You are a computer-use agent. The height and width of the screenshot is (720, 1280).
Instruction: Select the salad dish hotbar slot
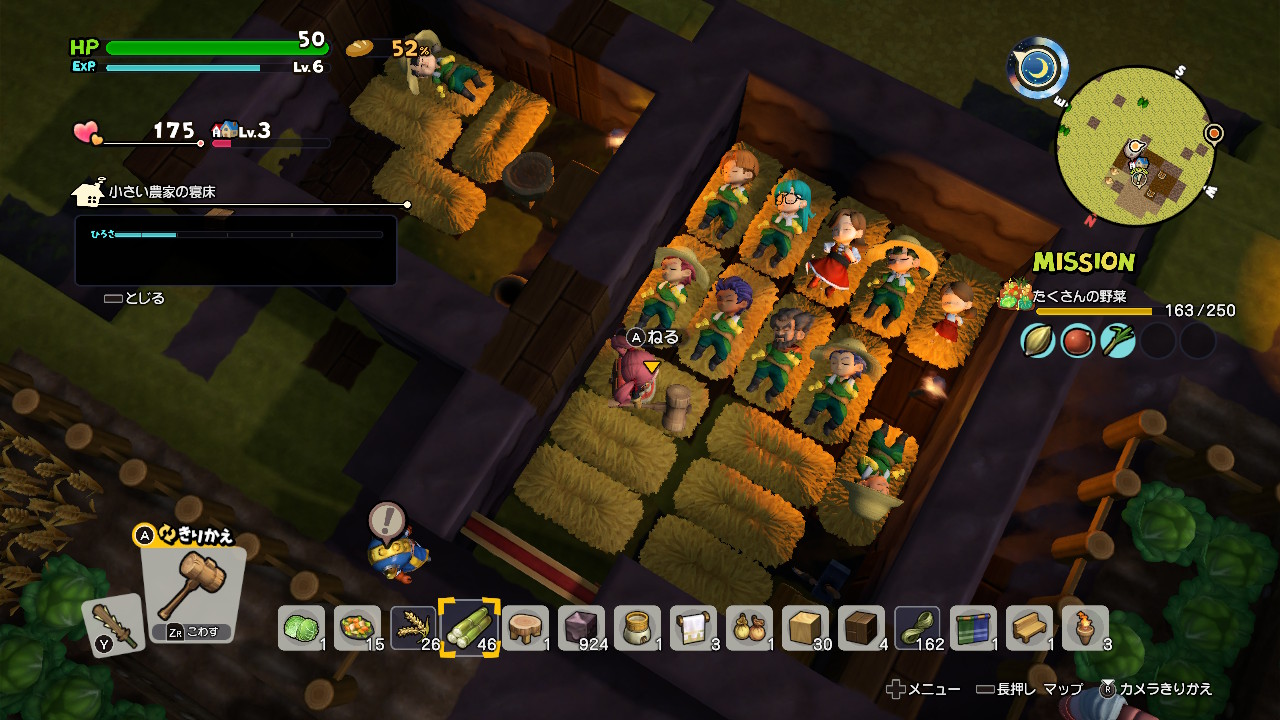click(x=357, y=628)
